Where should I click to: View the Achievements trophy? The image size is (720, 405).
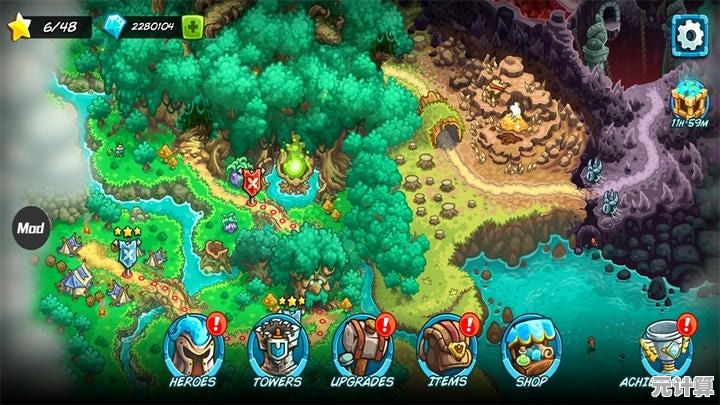point(668,347)
